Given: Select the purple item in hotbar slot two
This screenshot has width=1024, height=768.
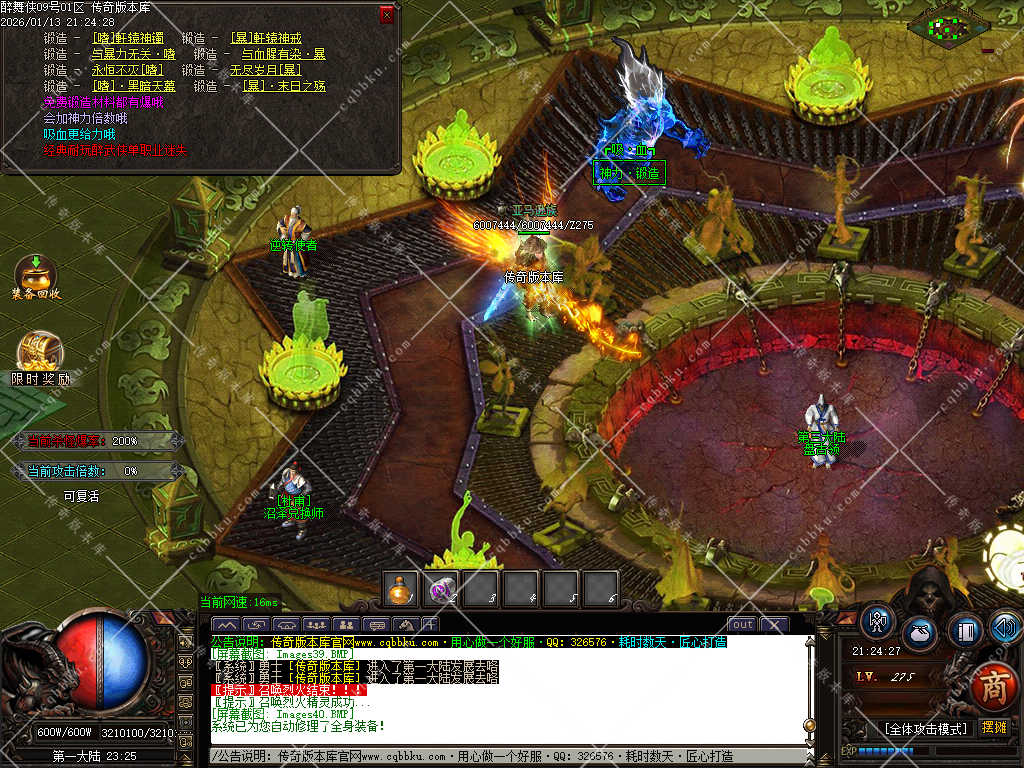Looking at the screenshot, I should pyautogui.click(x=440, y=589).
